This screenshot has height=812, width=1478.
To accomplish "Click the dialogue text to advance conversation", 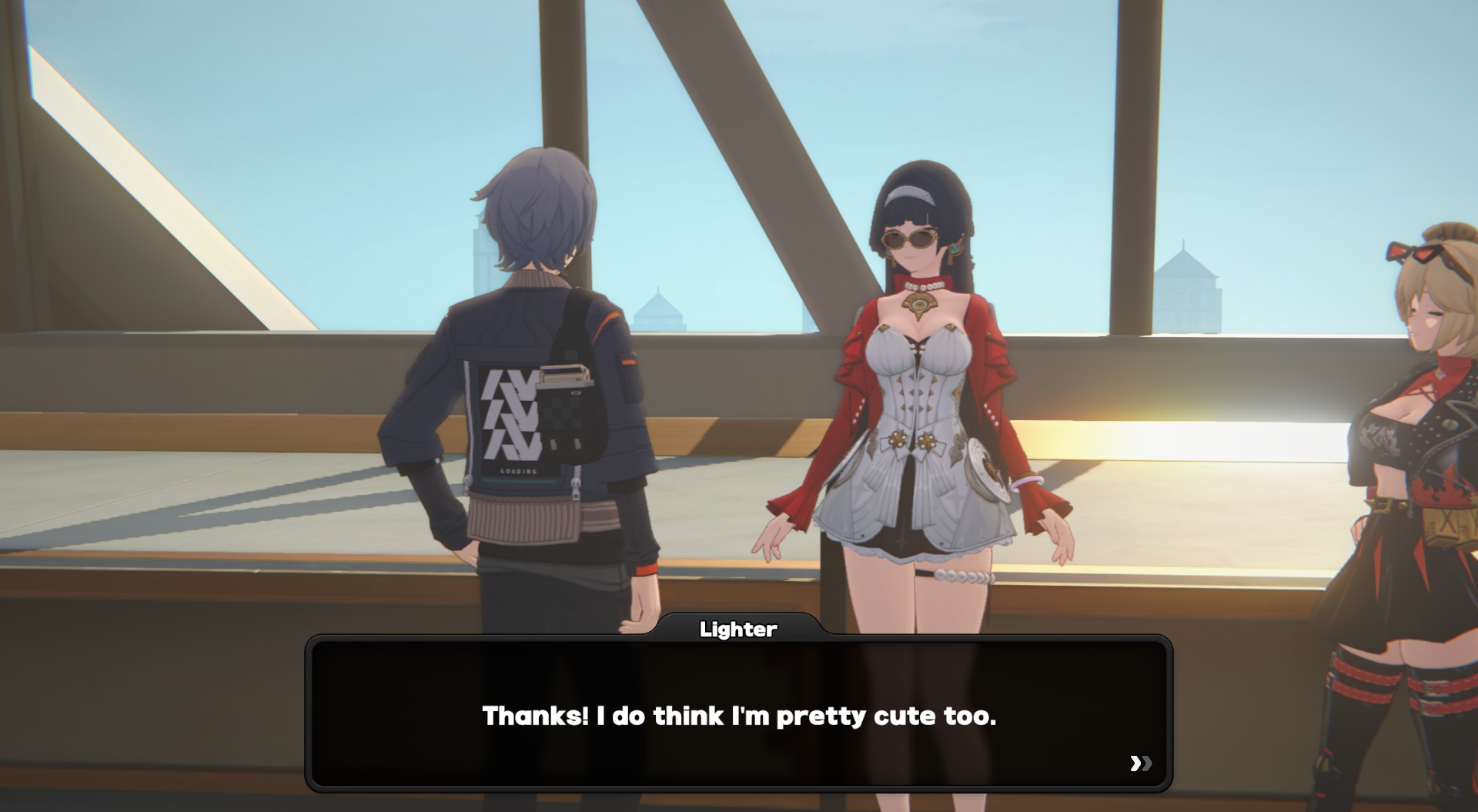I will [x=738, y=716].
